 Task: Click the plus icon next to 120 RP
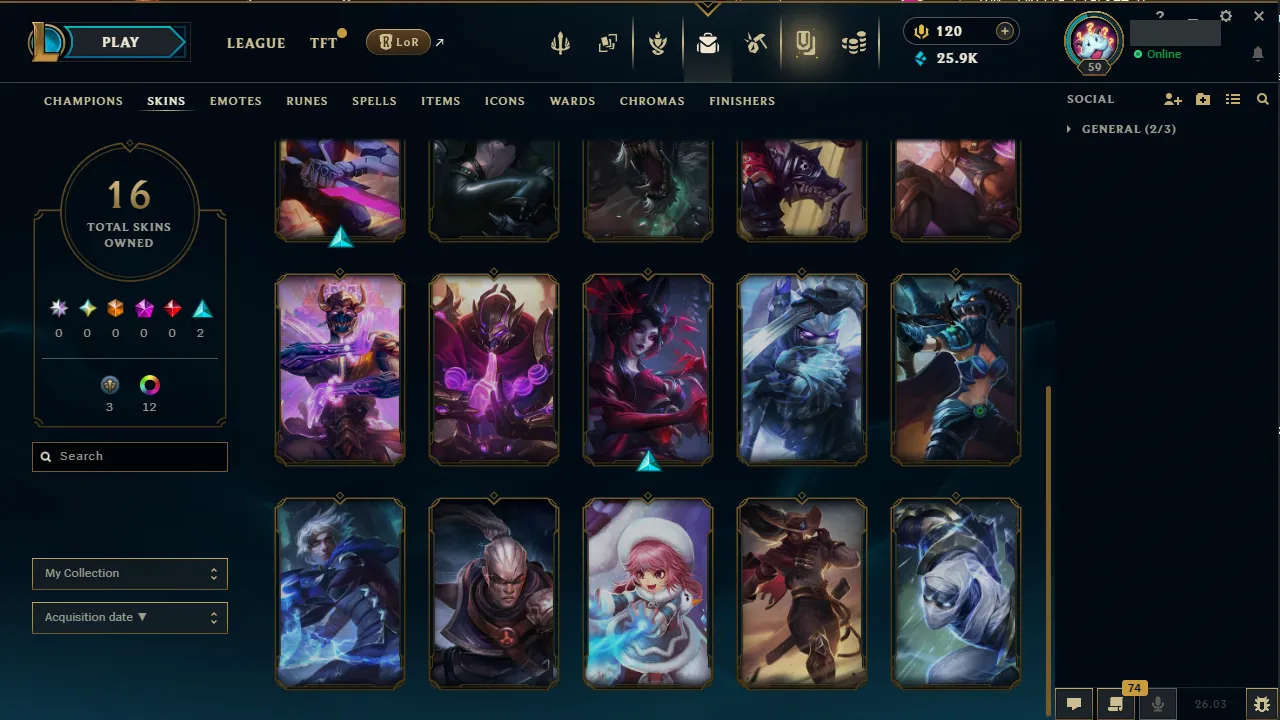(x=1004, y=31)
